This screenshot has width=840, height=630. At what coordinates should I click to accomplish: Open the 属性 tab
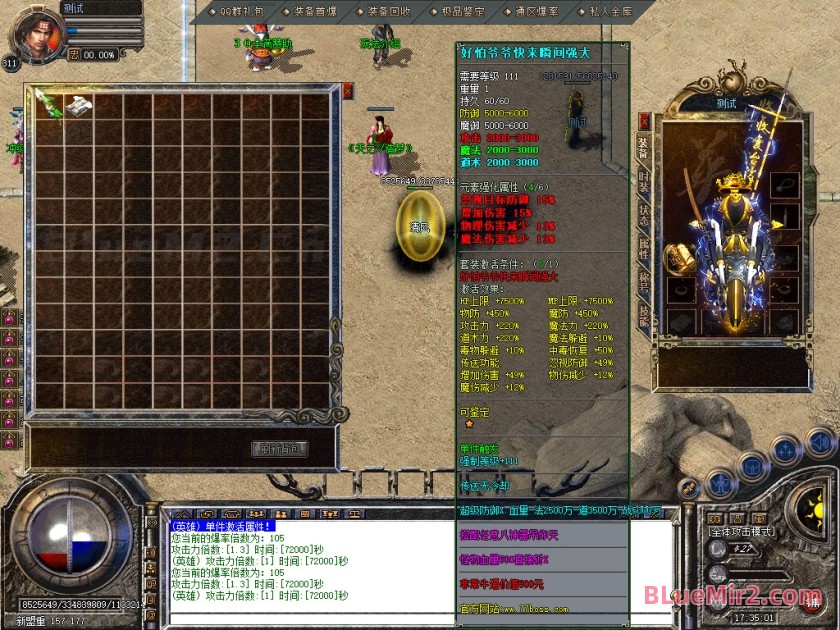point(644,250)
